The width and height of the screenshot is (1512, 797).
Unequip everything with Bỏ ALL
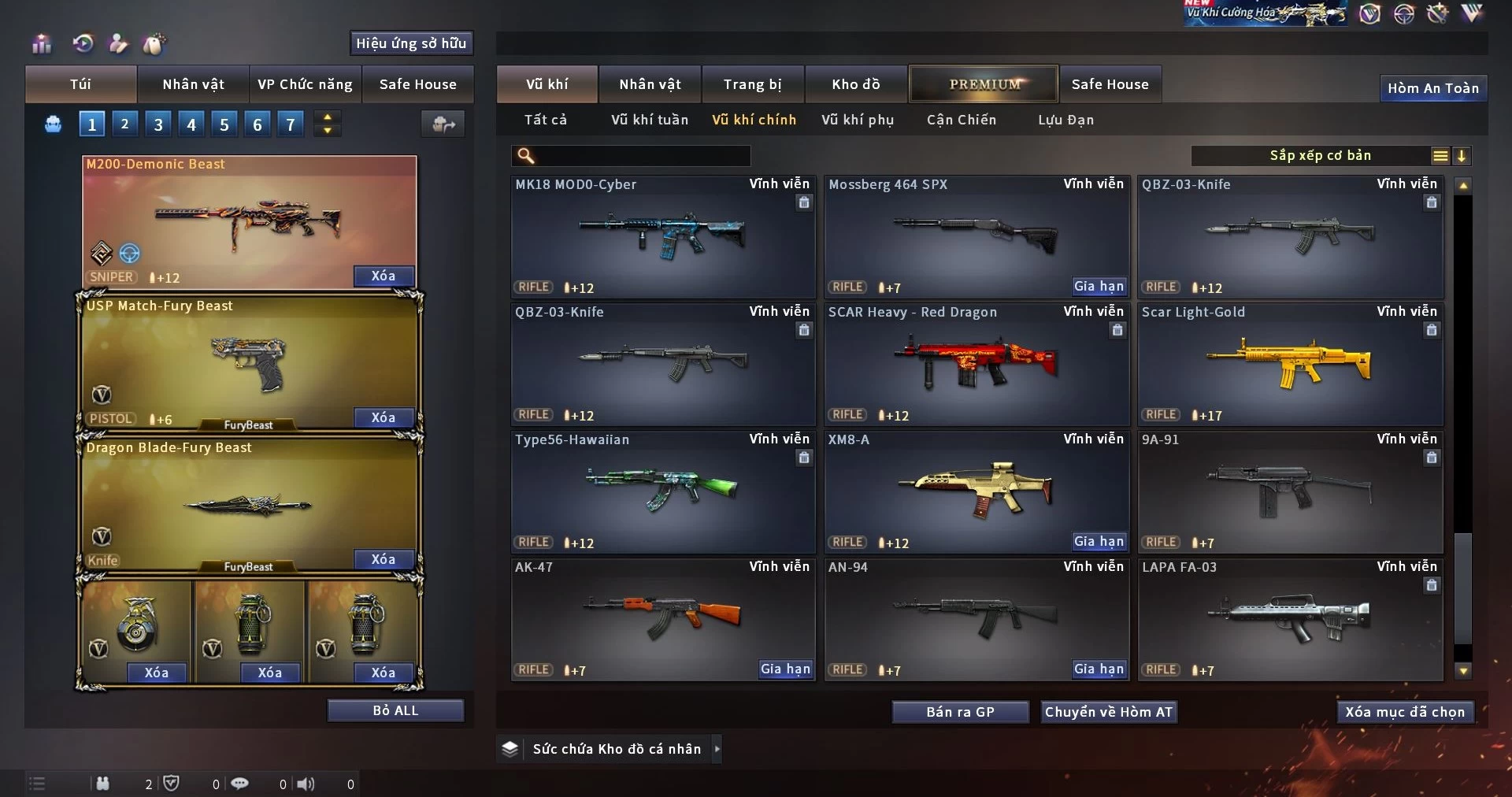(x=395, y=710)
